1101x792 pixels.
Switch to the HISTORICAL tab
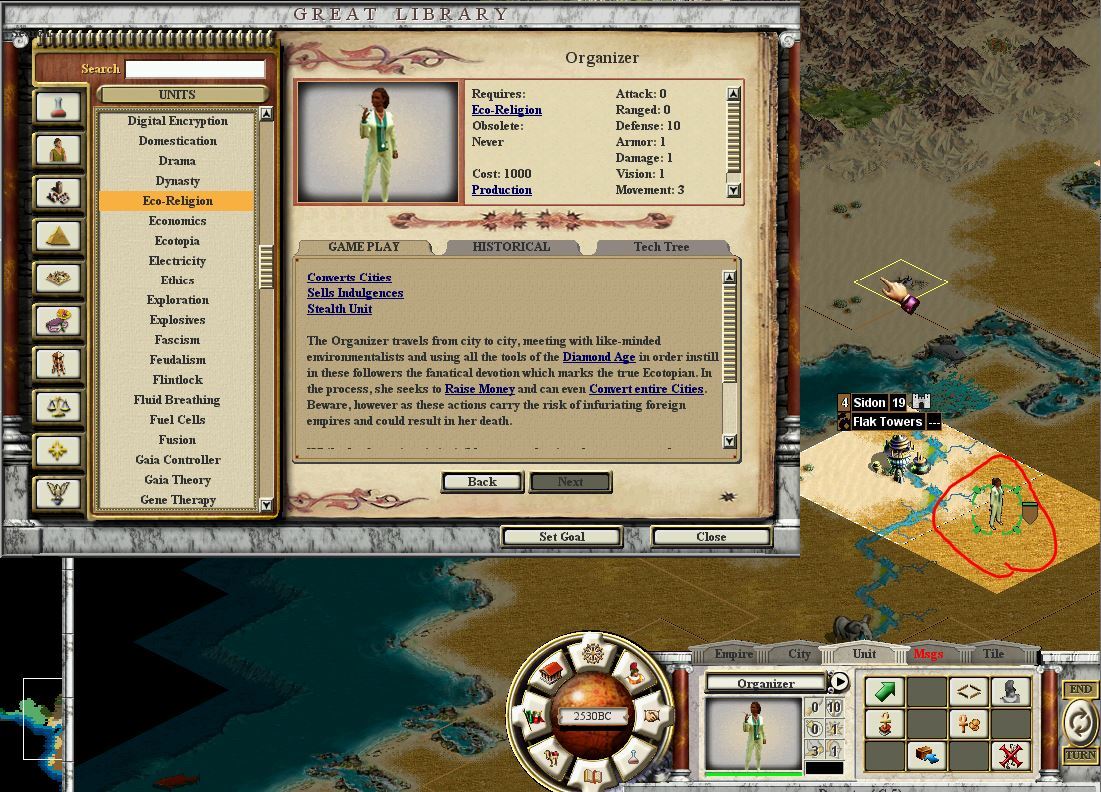(x=511, y=247)
